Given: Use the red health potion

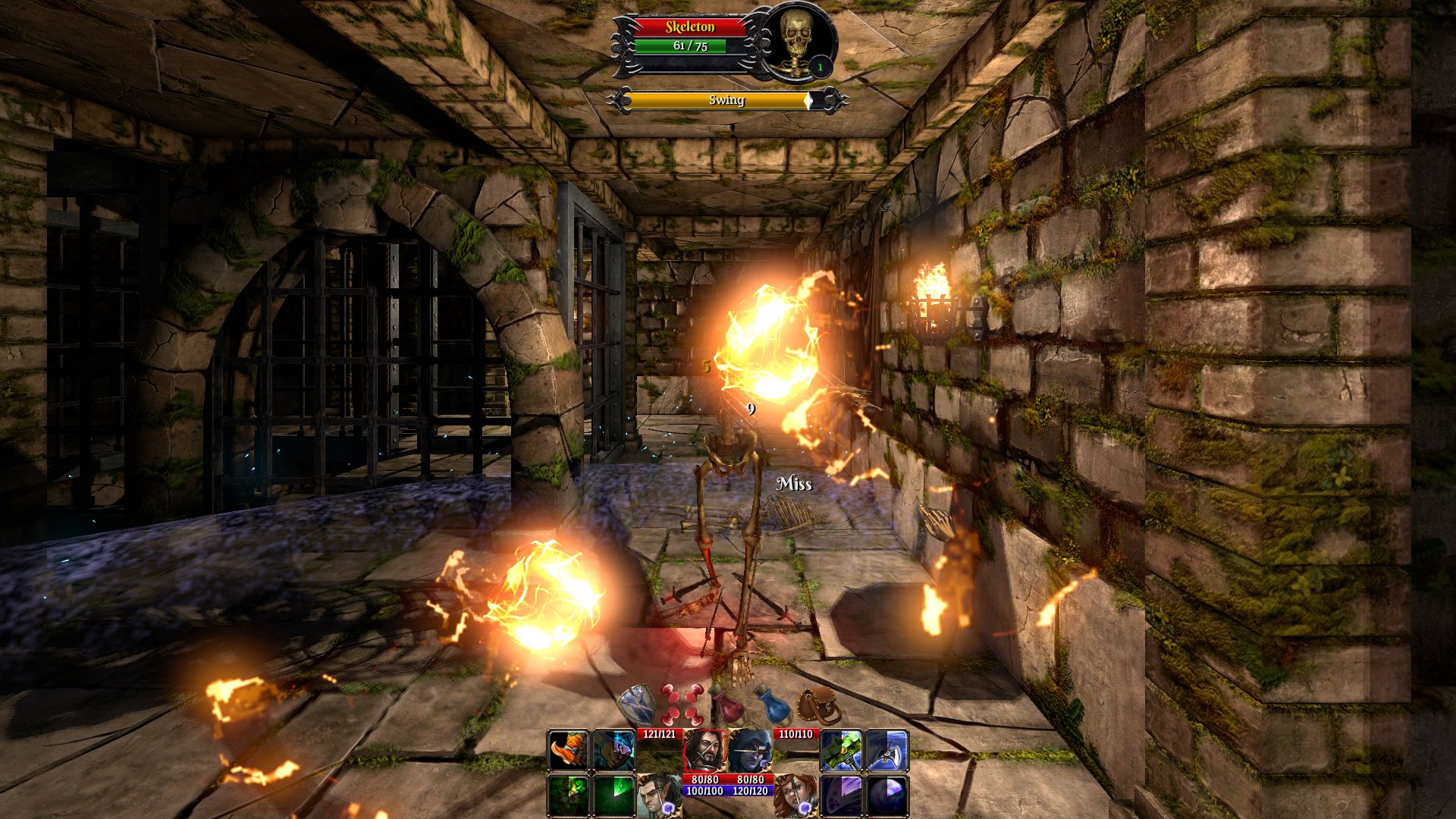Looking at the screenshot, I should click(729, 705).
